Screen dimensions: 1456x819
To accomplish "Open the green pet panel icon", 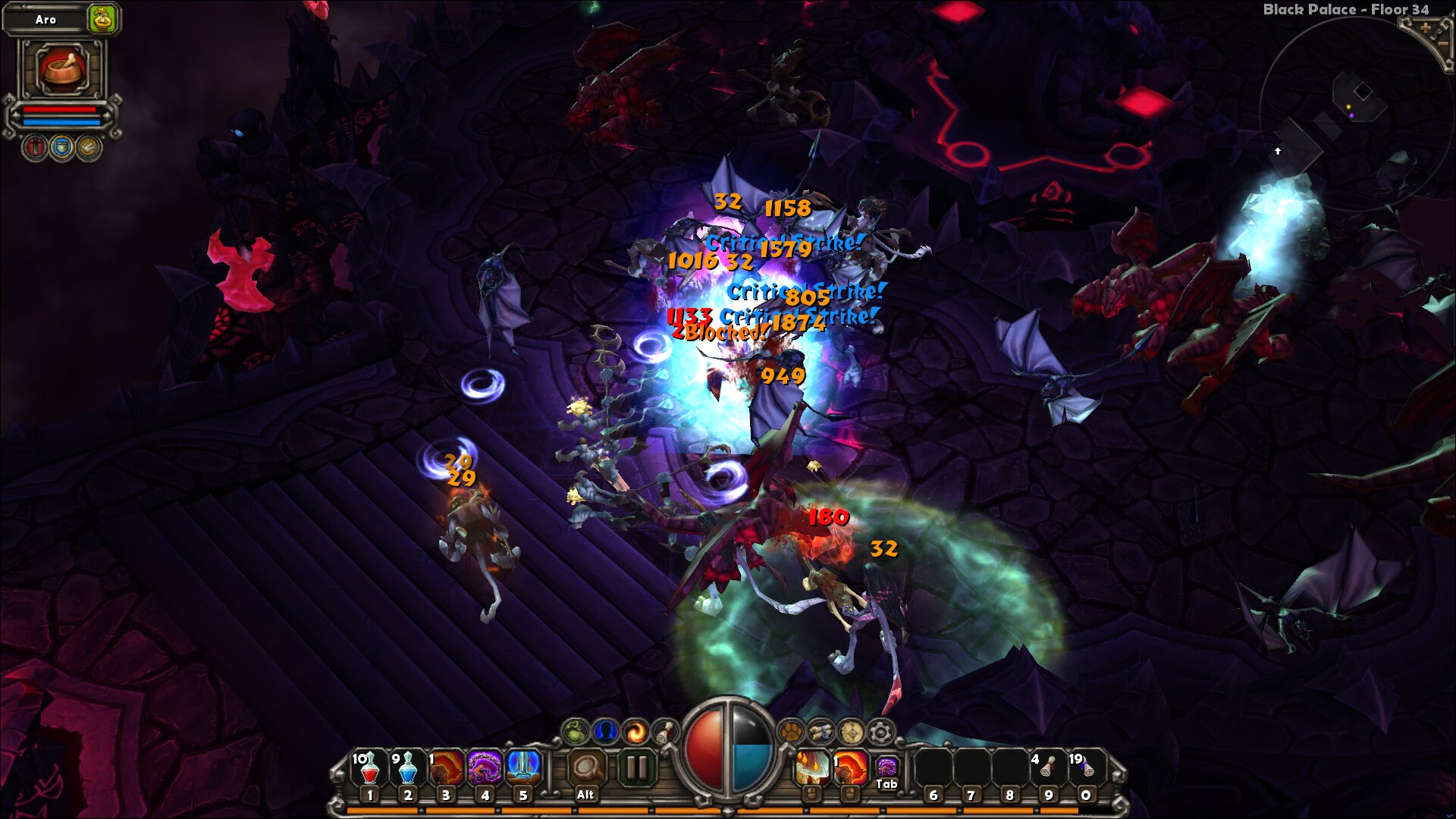I will tap(576, 732).
